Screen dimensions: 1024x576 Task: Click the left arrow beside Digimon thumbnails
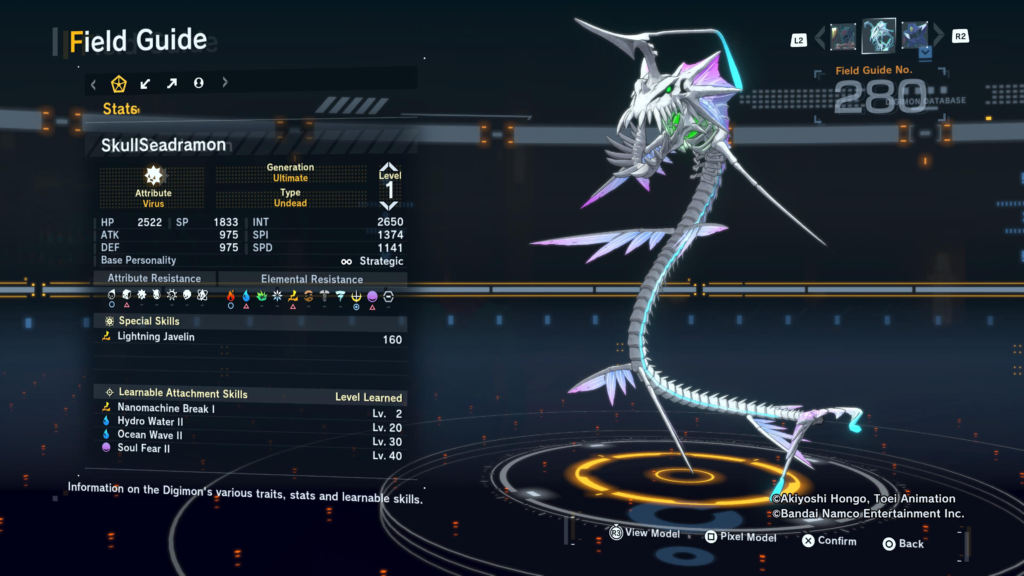point(821,38)
